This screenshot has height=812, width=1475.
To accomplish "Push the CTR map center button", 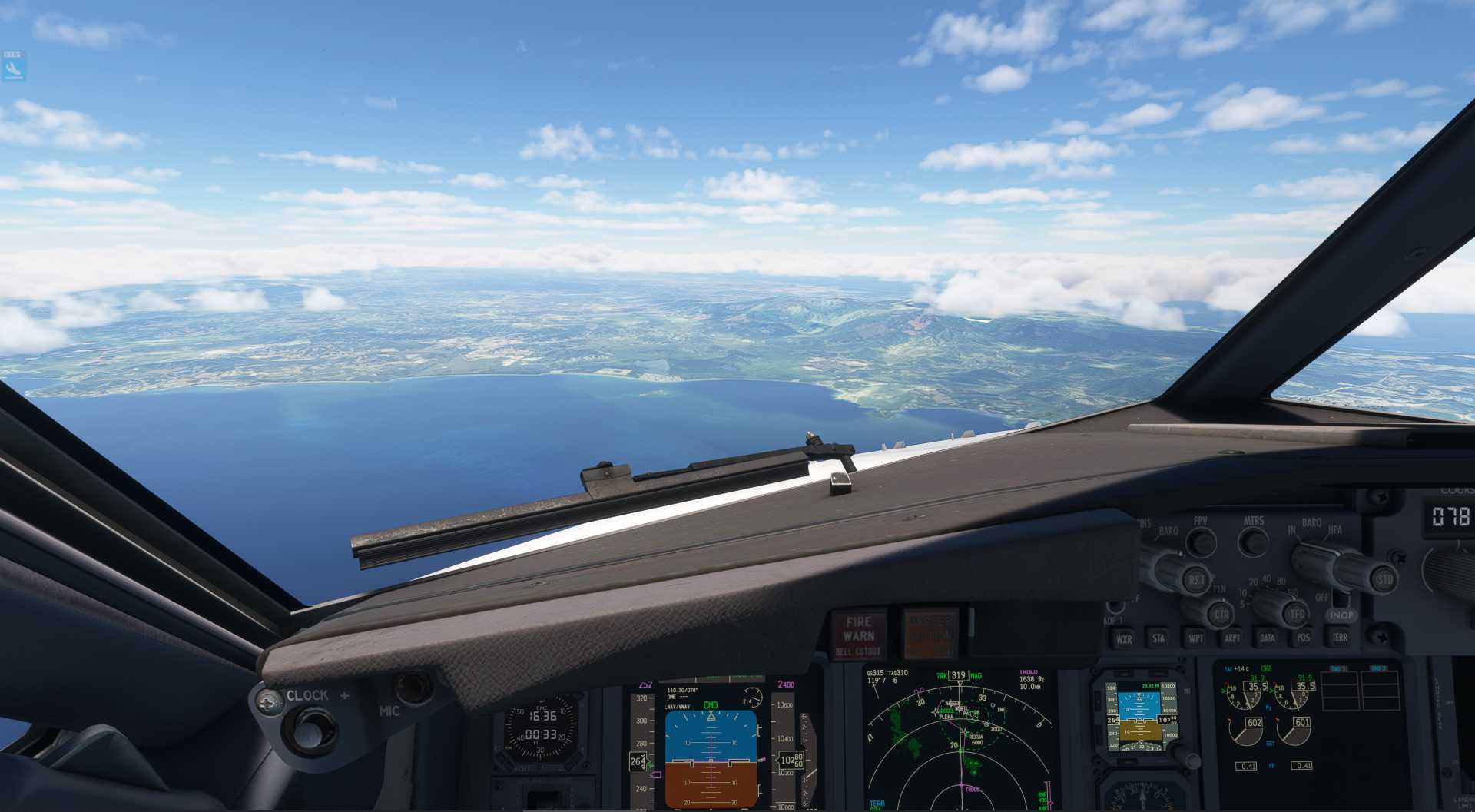I will click(x=1220, y=615).
